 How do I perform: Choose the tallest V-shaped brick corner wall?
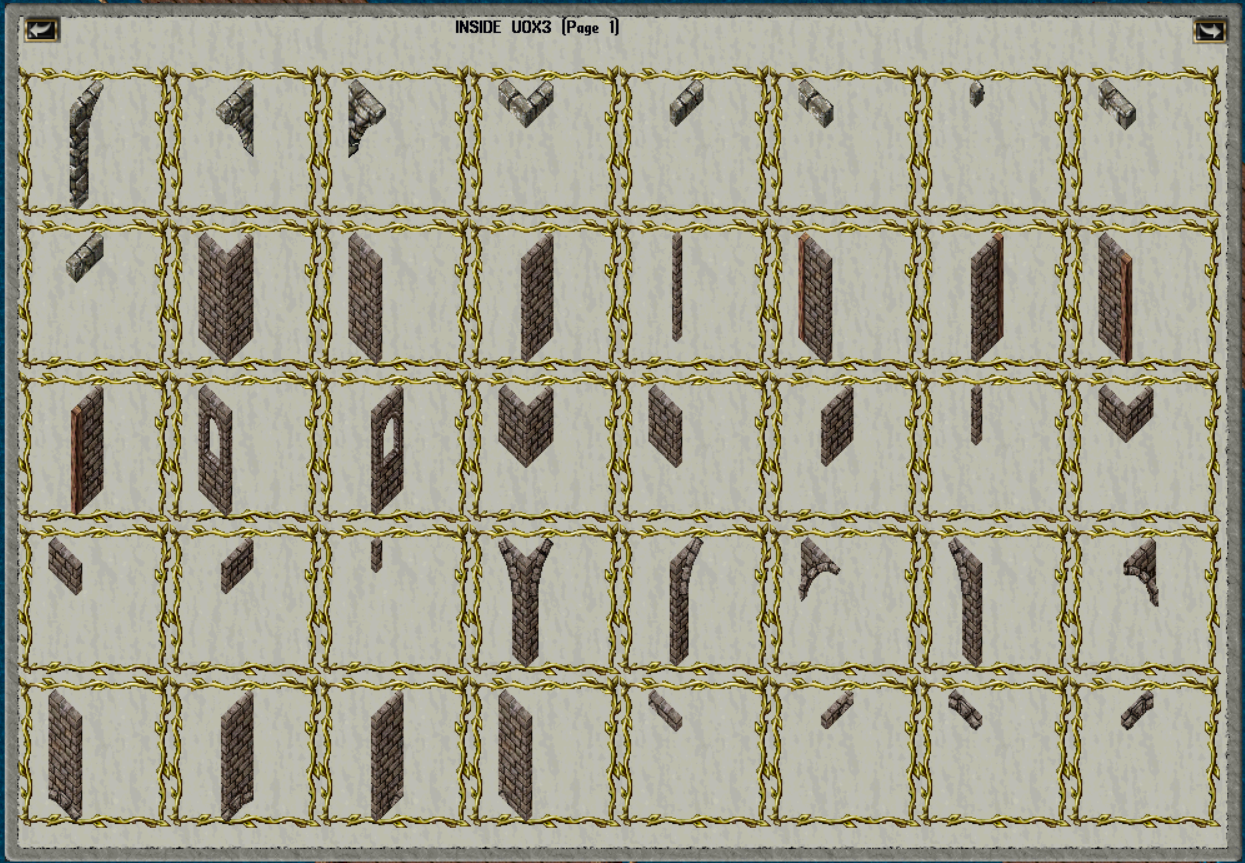point(225,297)
